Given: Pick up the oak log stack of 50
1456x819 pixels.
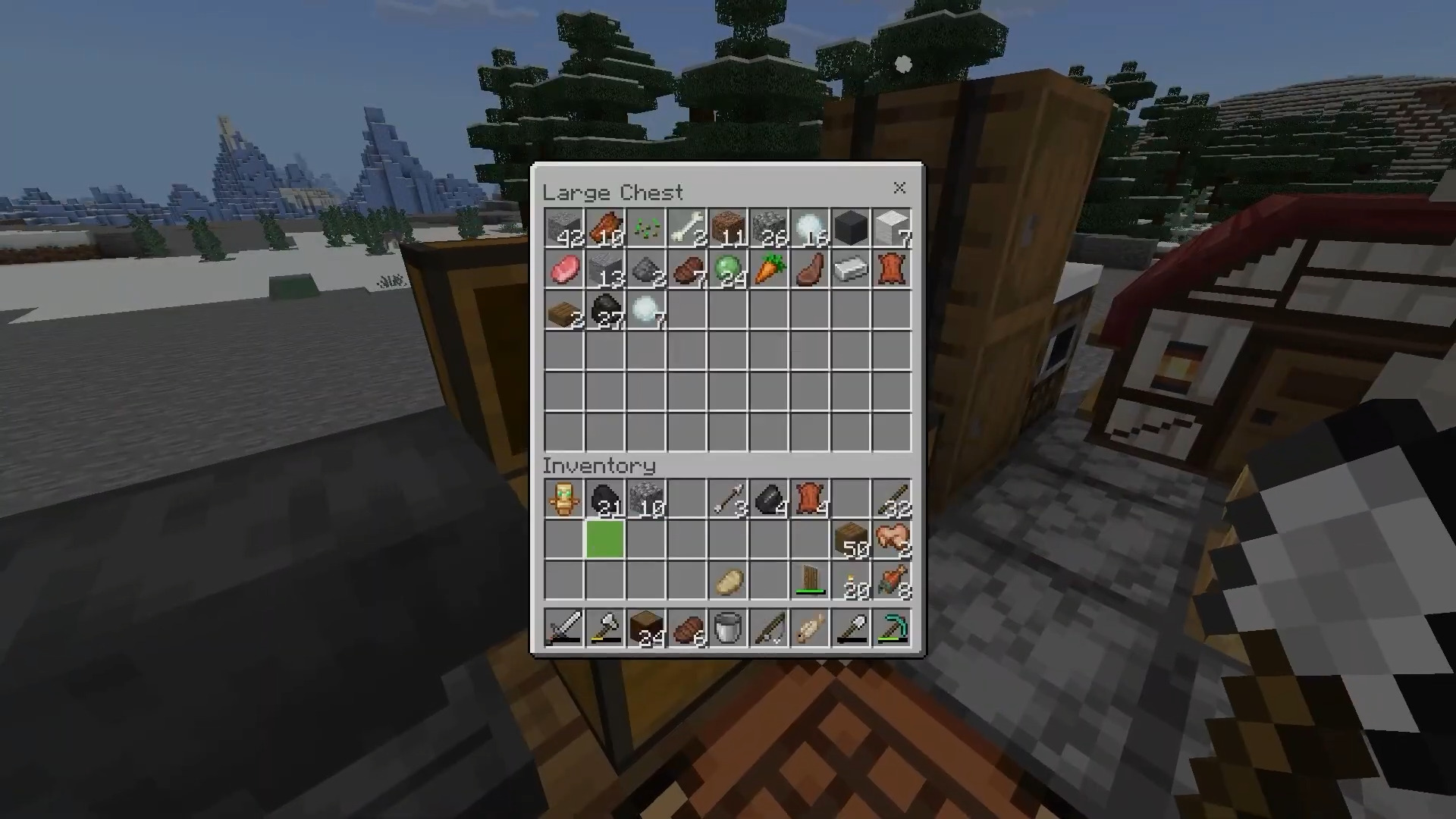Looking at the screenshot, I should [852, 540].
